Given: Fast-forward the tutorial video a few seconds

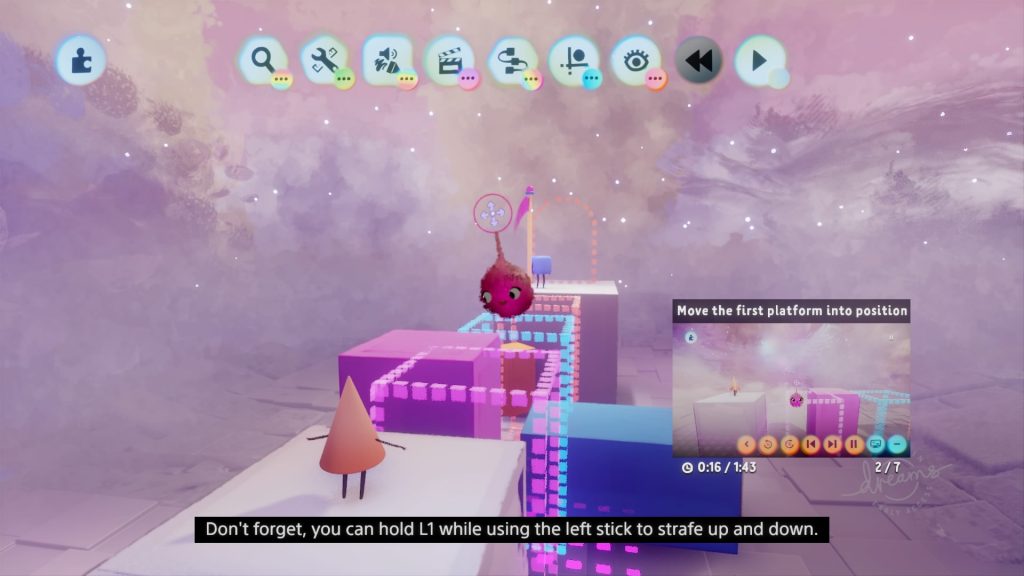Looking at the screenshot, I should point(790,444).
